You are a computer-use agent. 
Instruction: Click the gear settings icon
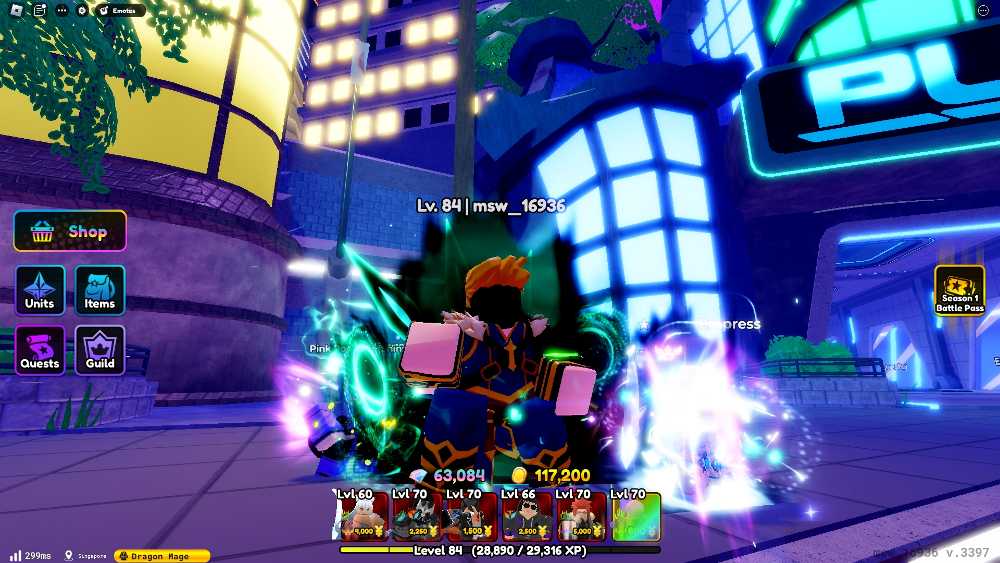(82, 10)
